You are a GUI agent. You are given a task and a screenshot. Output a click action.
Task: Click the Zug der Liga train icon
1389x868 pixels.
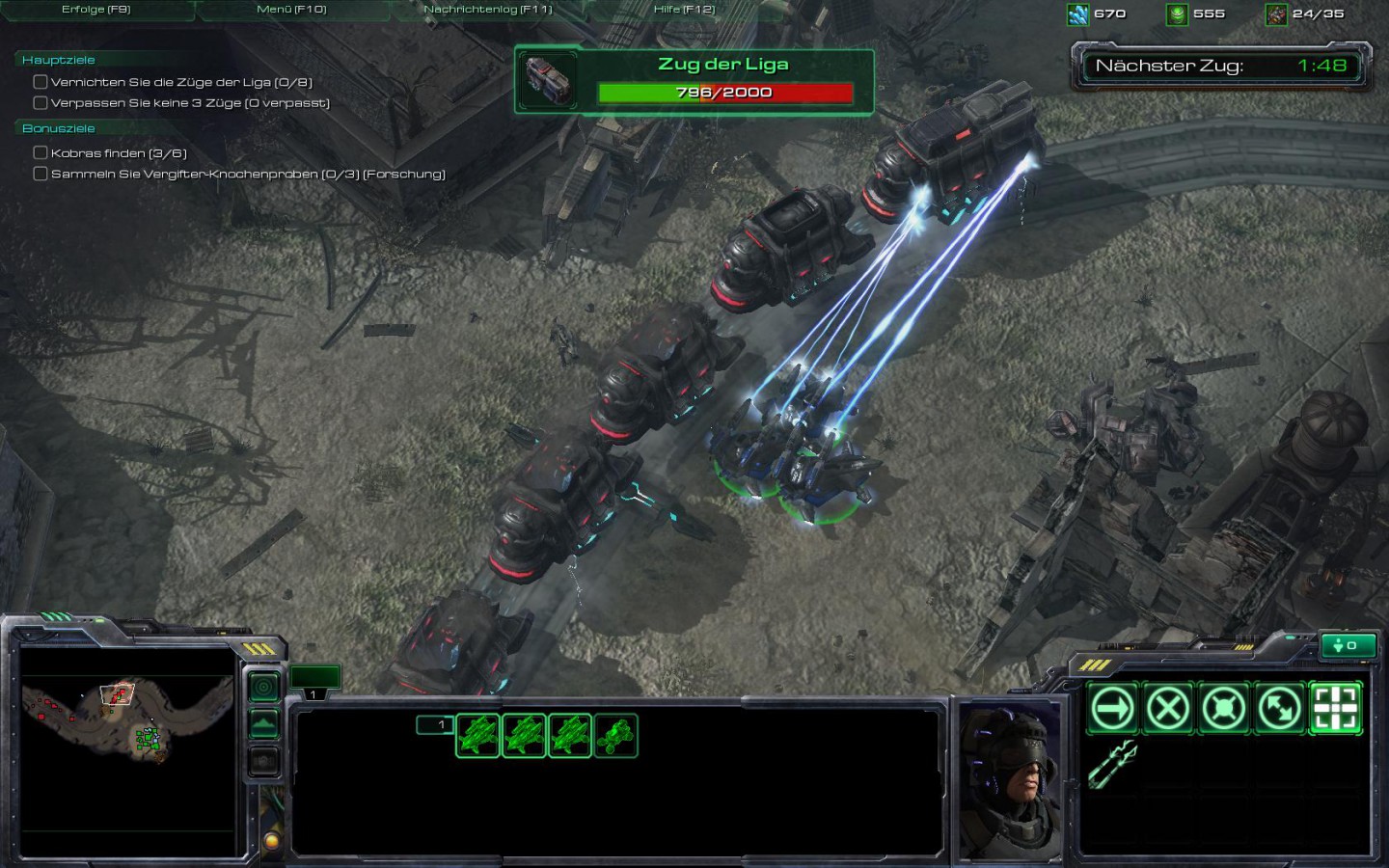pos(549,79)
